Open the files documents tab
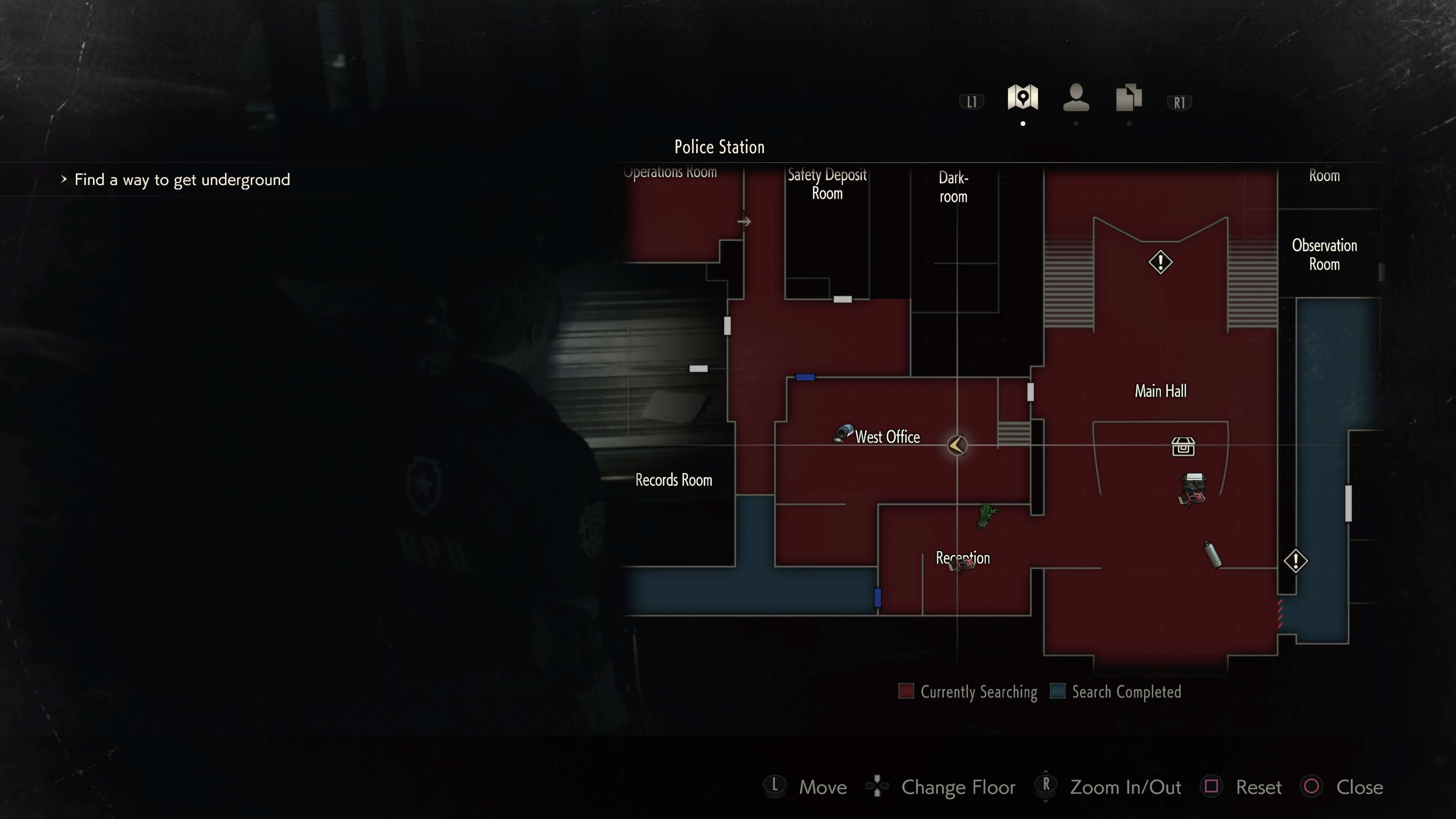This screenshot has width=1456, height=819. point(1128,98)
